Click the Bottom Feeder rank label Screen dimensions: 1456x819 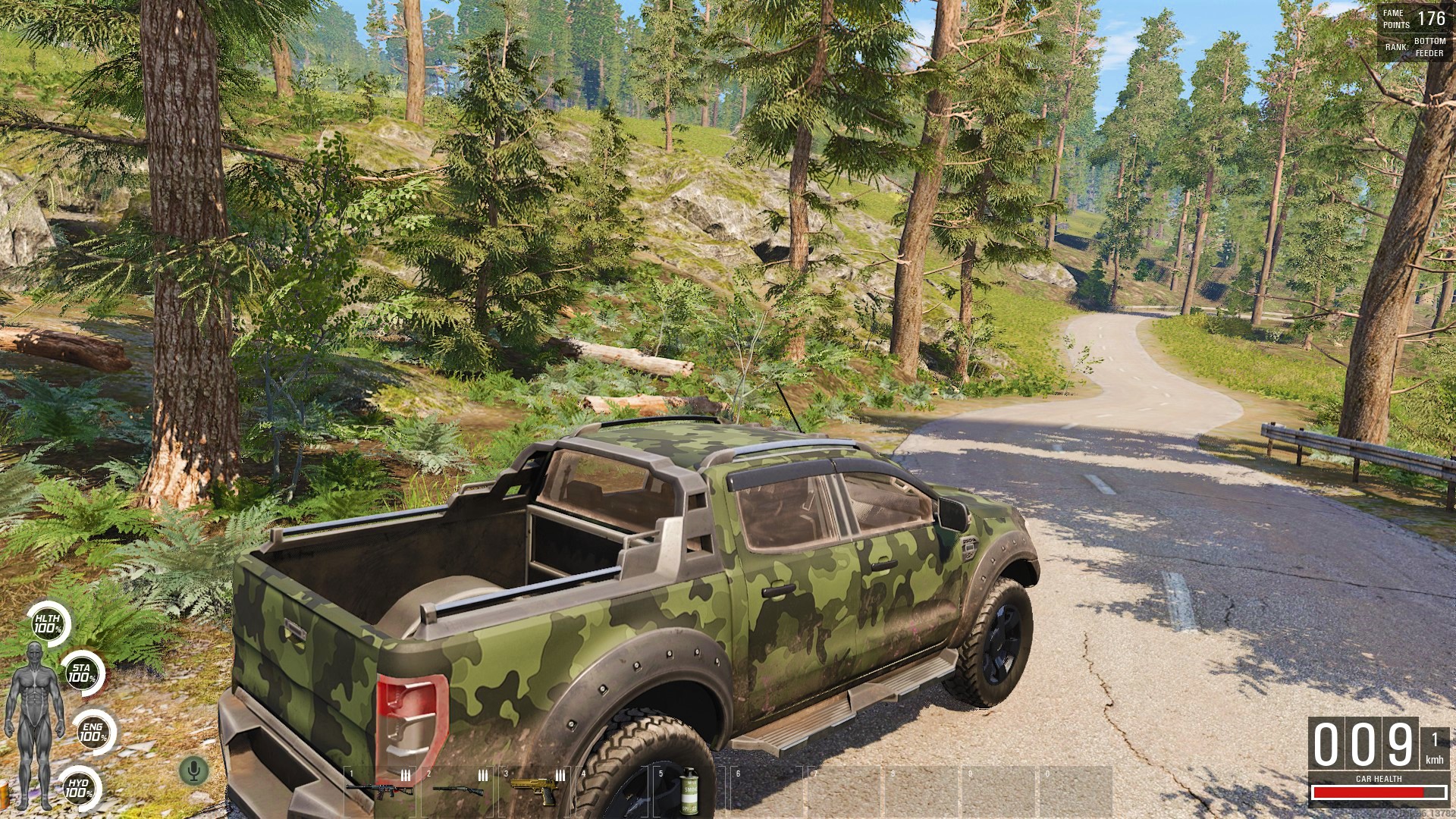[1429, 49]
